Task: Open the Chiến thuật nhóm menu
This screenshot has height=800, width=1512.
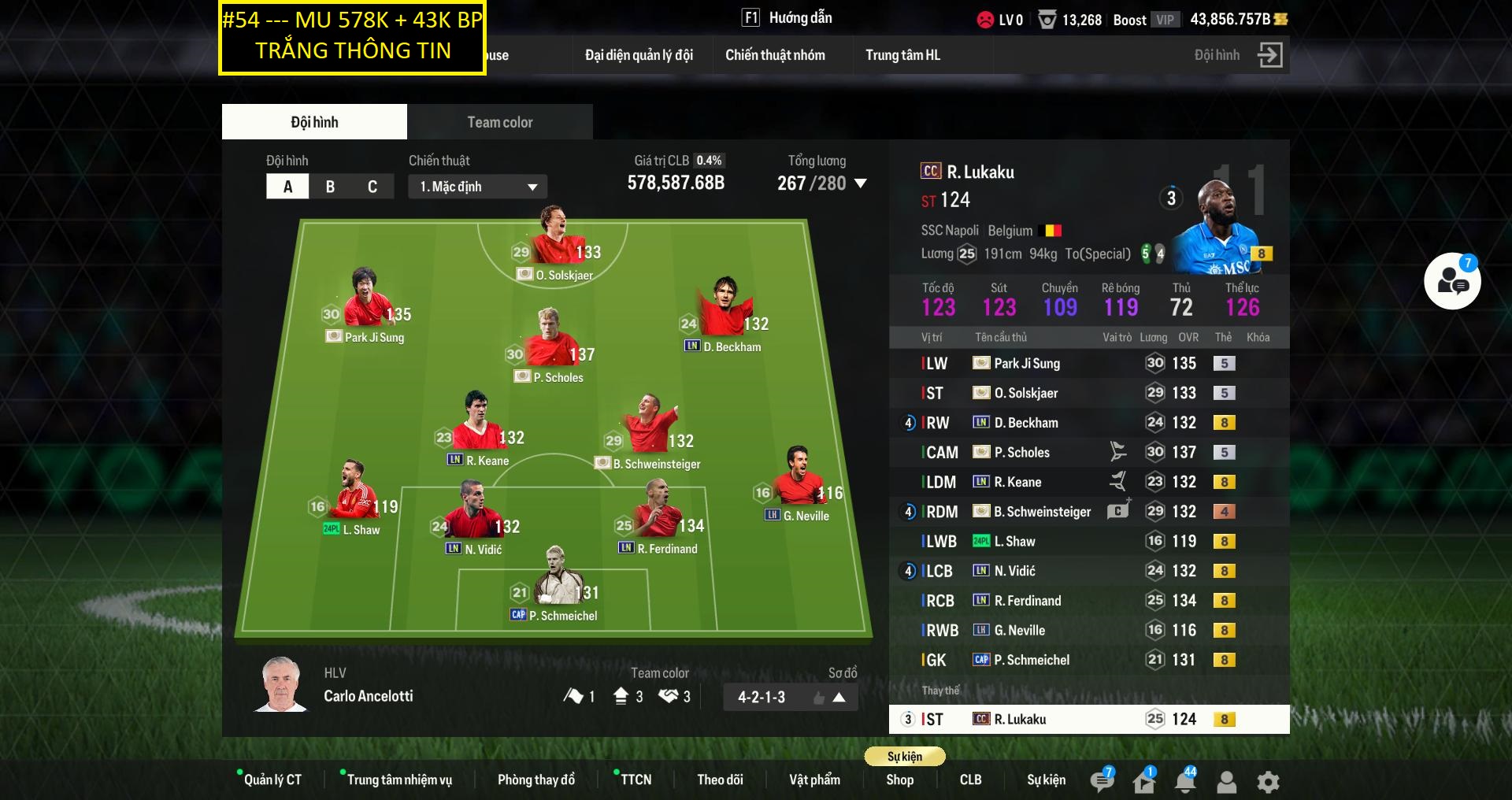Action: point(775,55)
